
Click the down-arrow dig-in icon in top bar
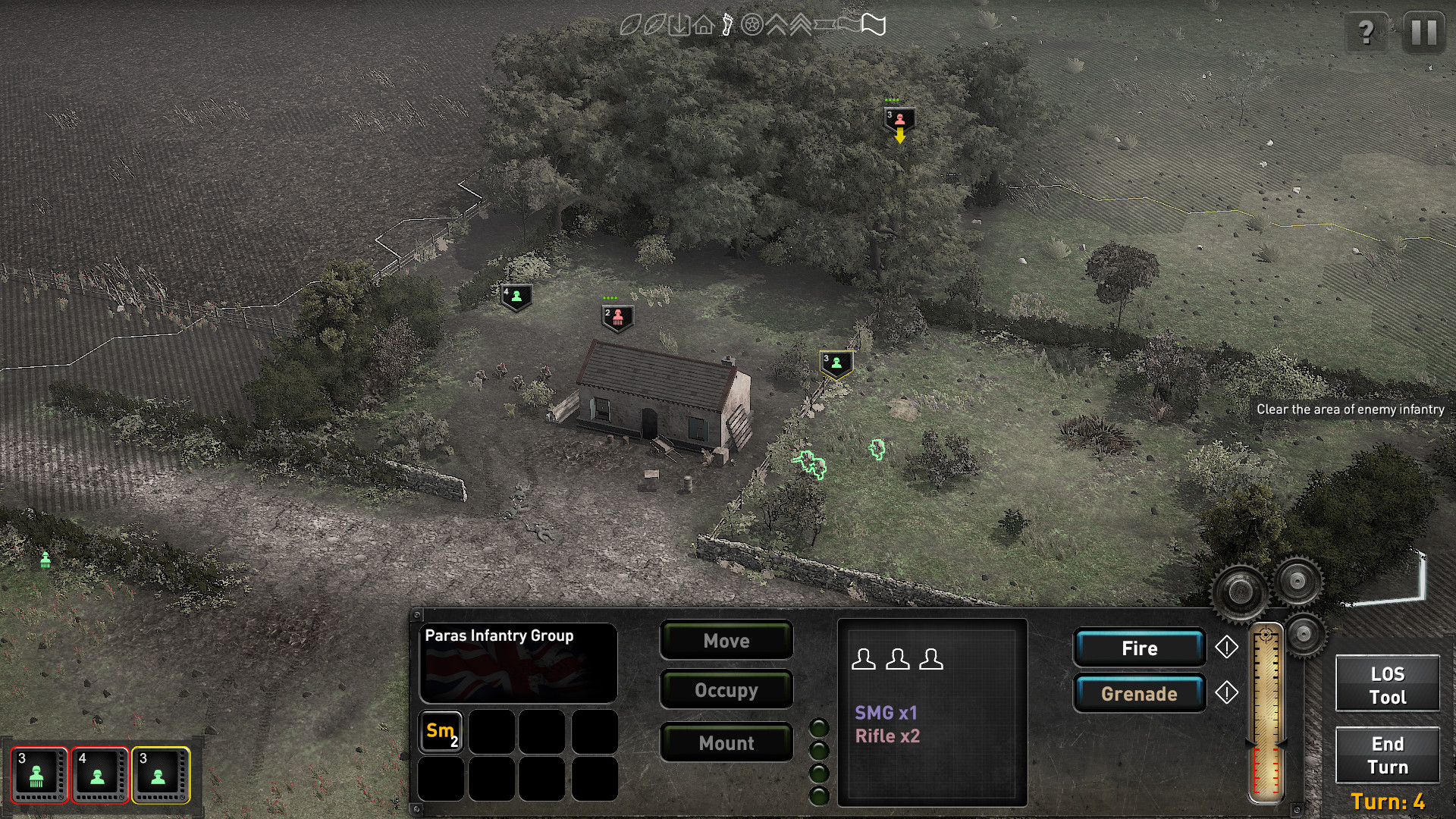point(679,25)
